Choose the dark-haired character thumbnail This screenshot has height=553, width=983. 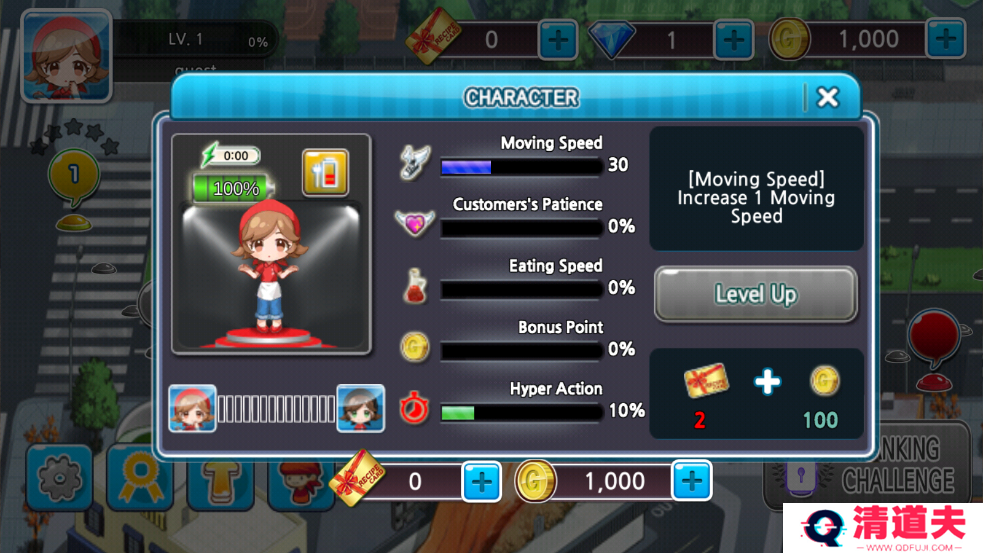click(x=360, y=408)
